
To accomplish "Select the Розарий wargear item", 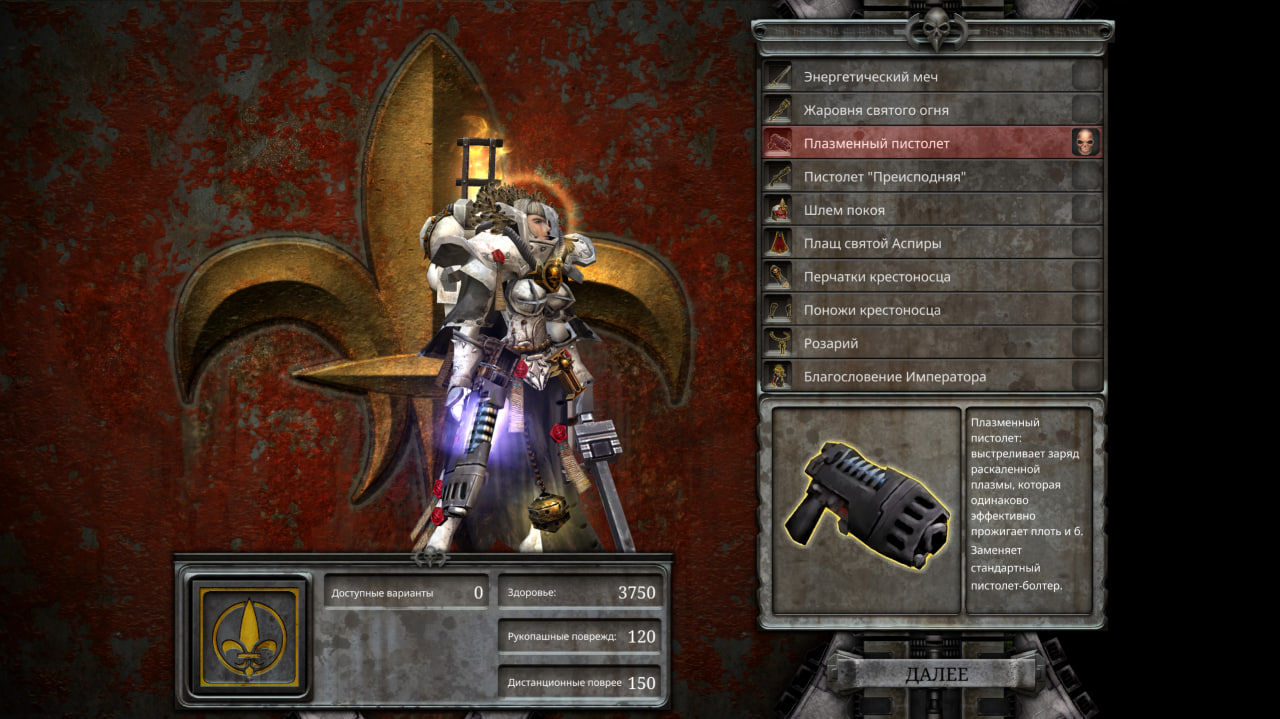I will [x=915, y=343].
